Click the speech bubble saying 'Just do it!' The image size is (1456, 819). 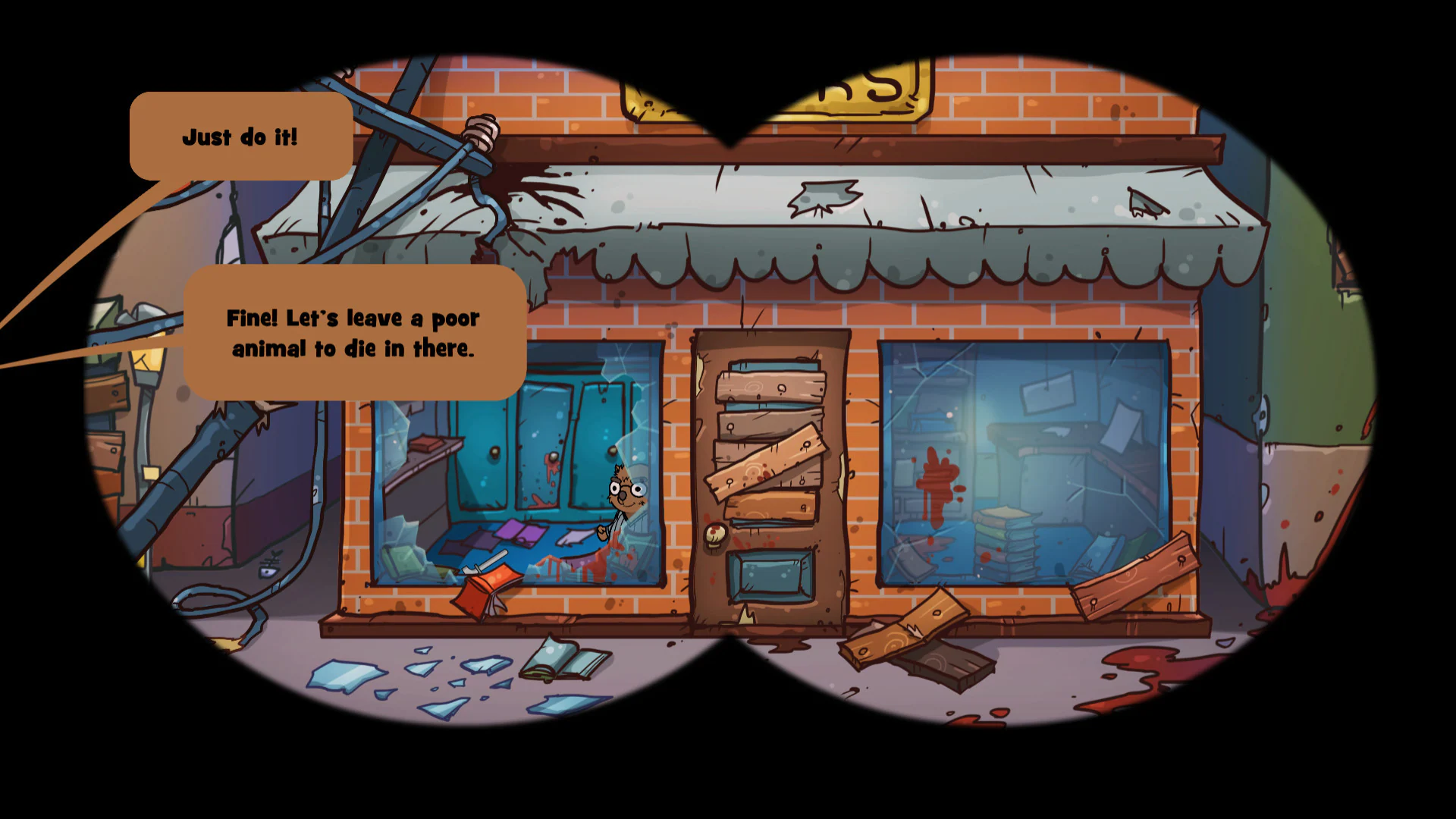tap(240, 137)
